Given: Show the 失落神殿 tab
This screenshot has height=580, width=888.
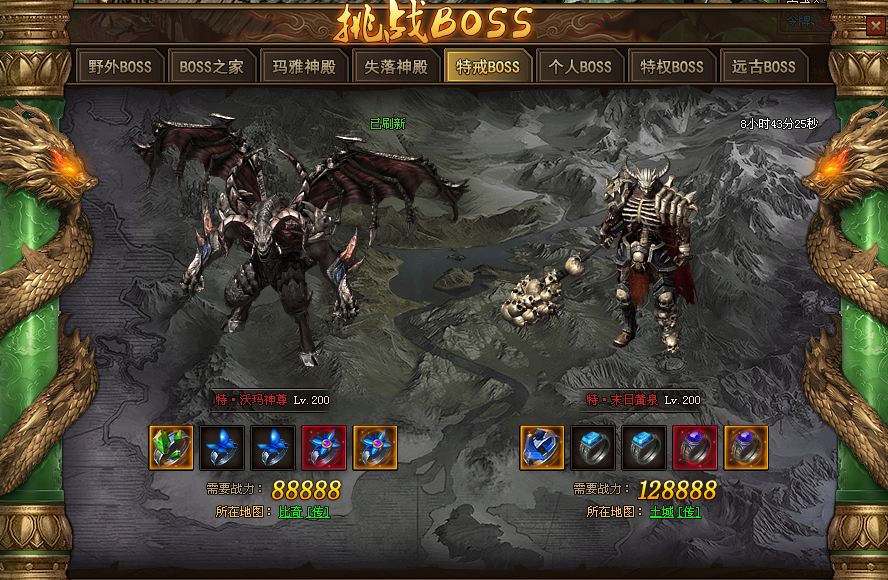Looking at the screenshot, I should [396, 67].
